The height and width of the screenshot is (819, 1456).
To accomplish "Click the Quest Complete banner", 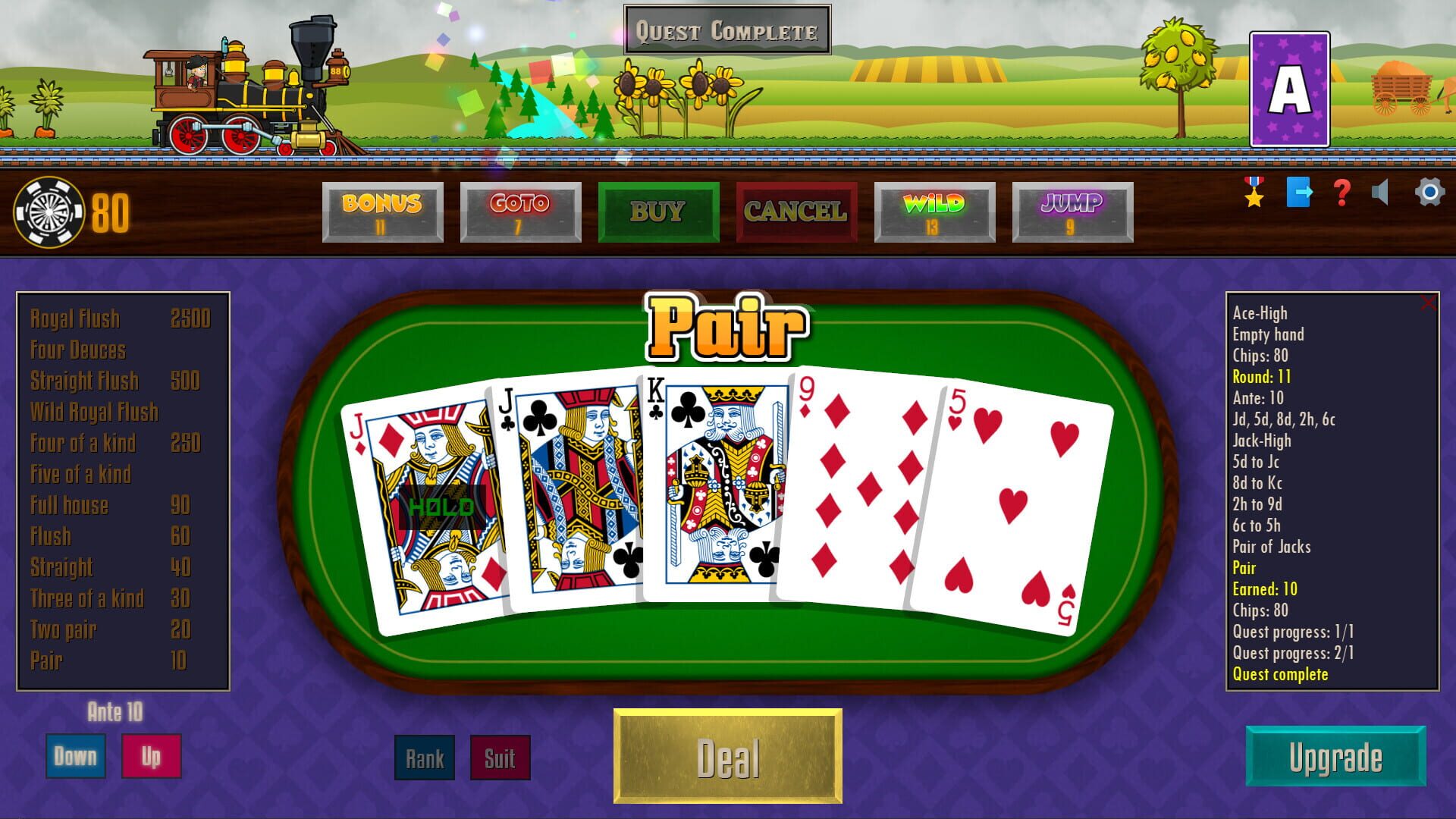I will (726, 32).
